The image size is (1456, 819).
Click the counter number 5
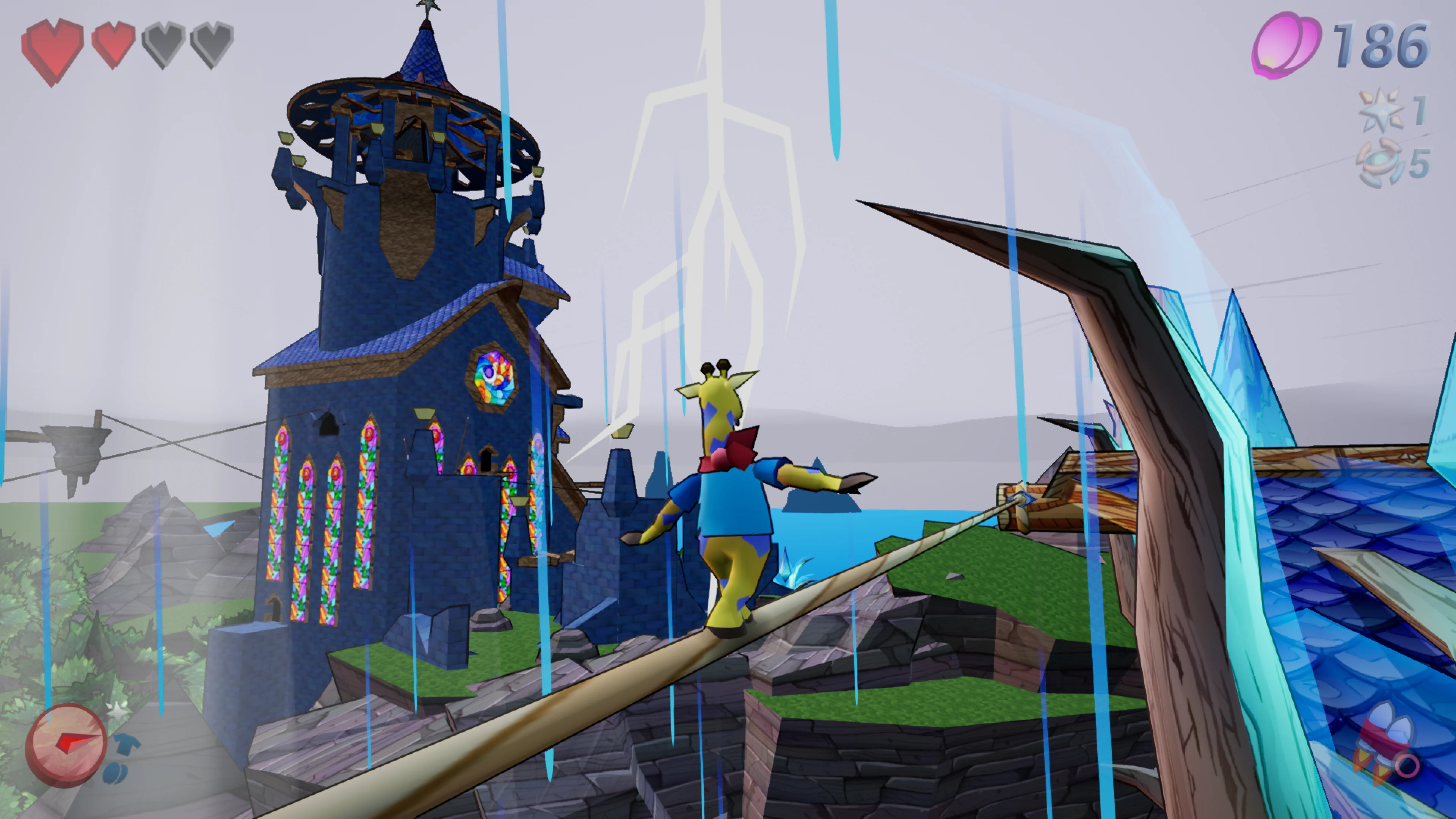click(x=1419, y=164)
